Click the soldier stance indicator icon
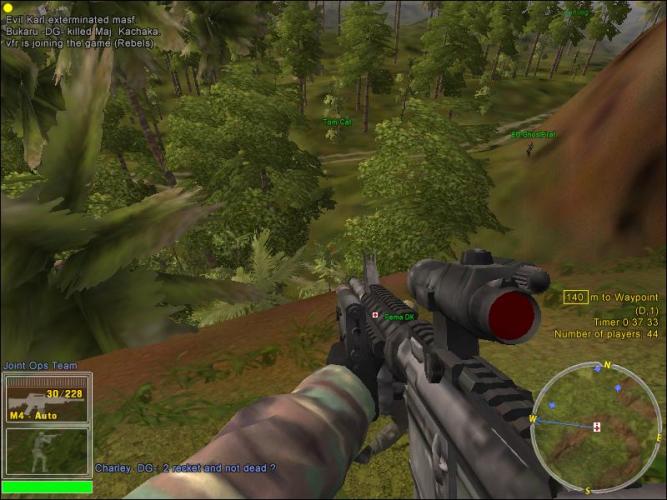The width and height of the screenshot is (667, 500). 40,451
